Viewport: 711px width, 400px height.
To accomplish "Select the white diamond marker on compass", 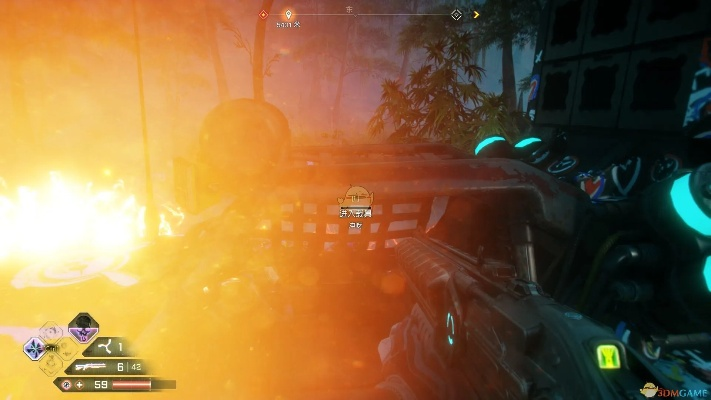I will 456,15.
